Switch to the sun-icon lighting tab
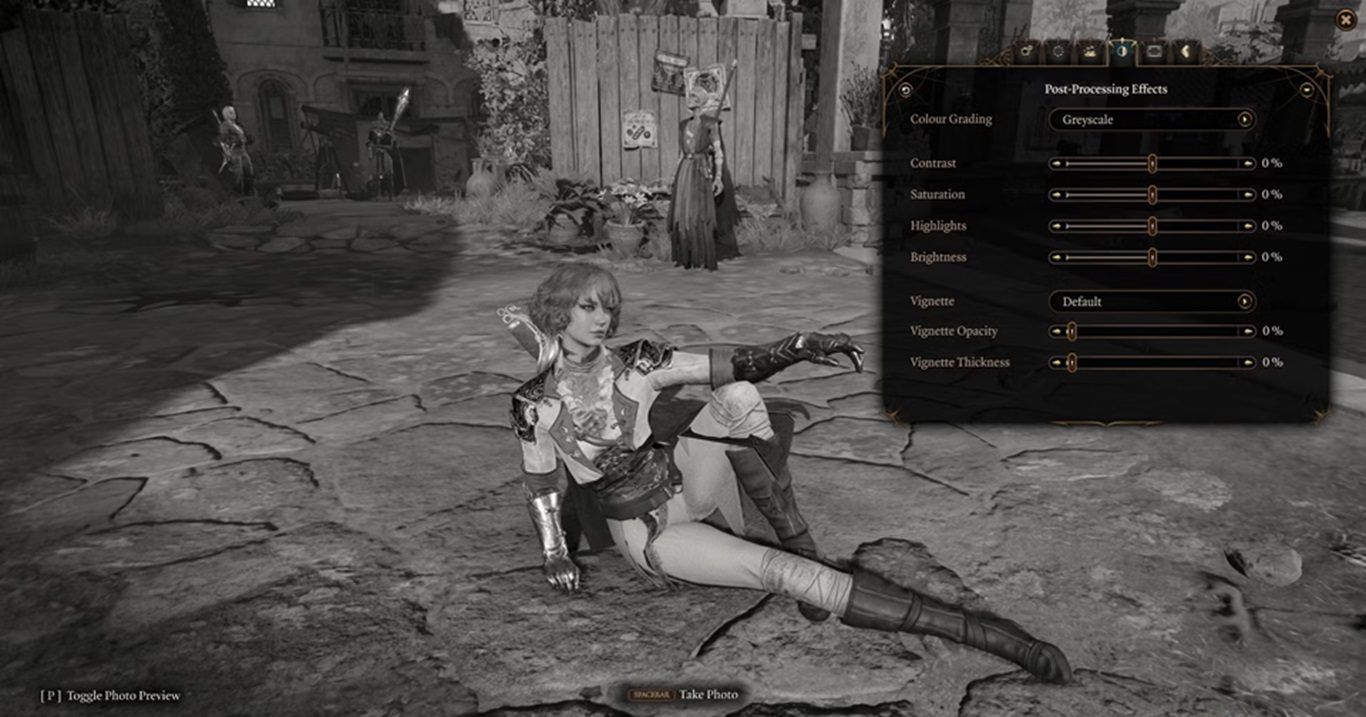The height and width of the screenshot is (717, 1366). pos(1057,50)
